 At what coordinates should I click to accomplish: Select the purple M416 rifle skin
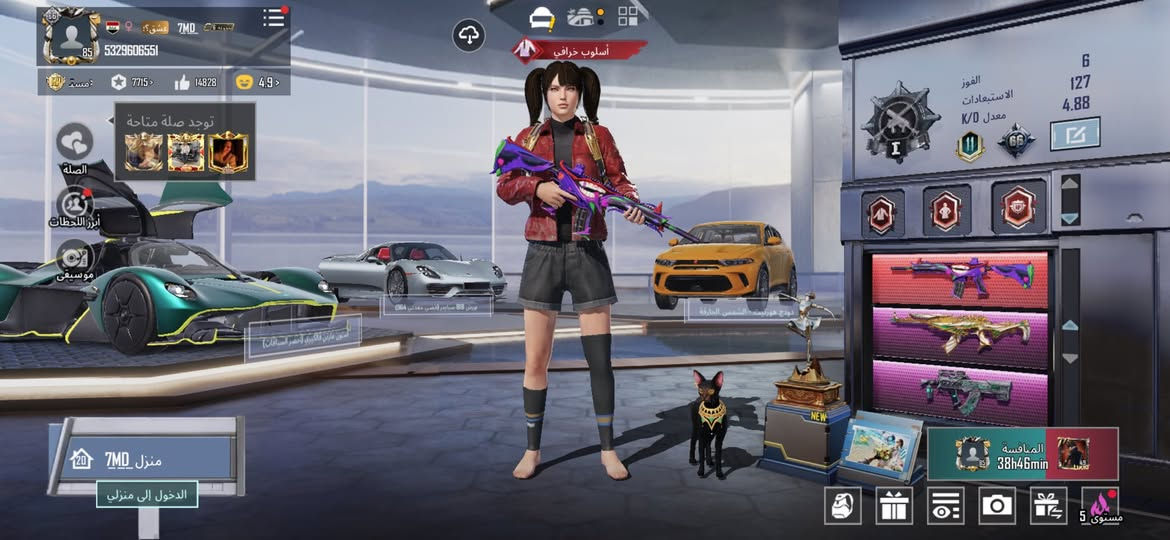960,278
